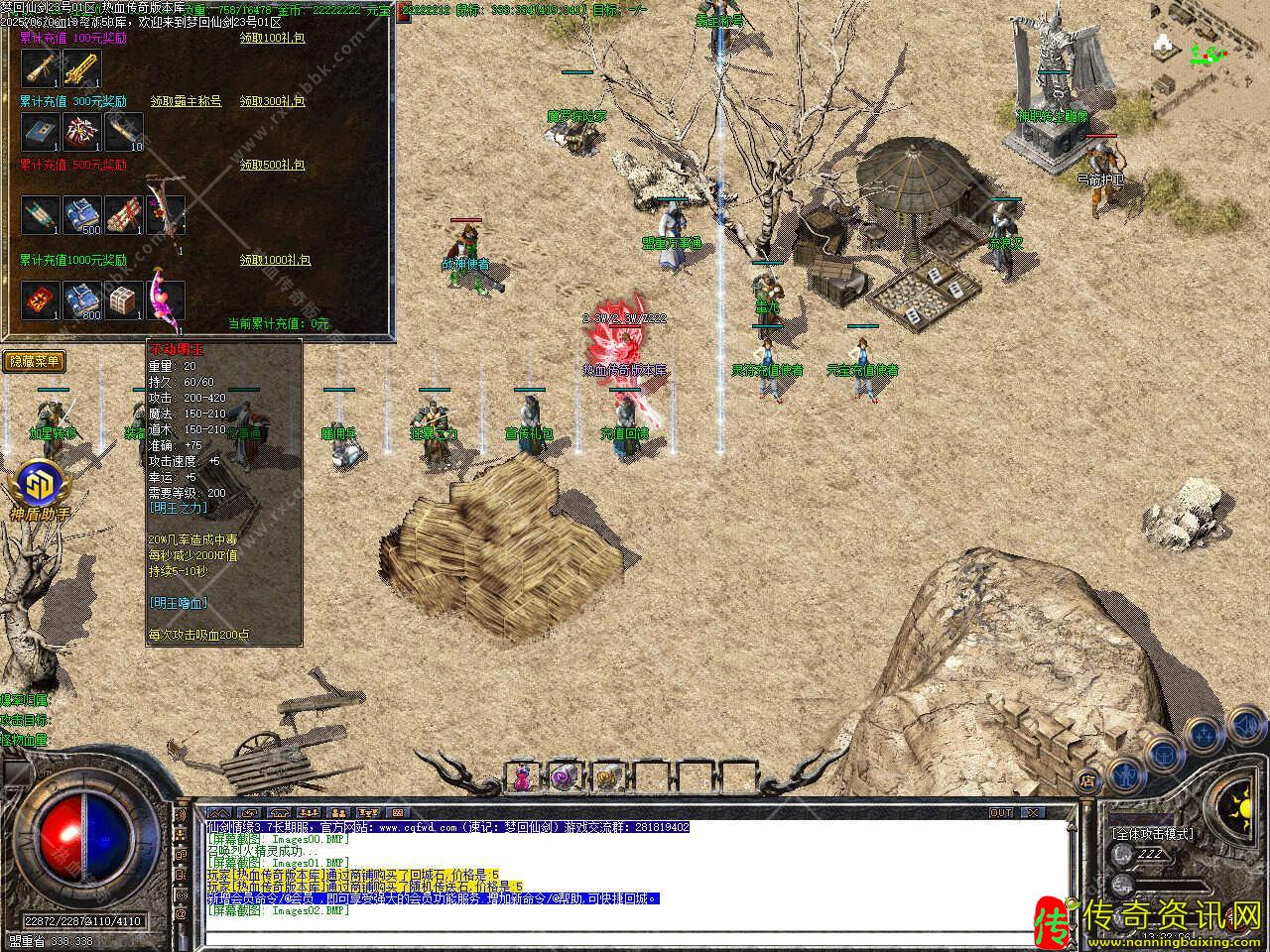Click the 领取霸主称号 title link
Screen dimensions: 1270x952
(x=186, y=101)
